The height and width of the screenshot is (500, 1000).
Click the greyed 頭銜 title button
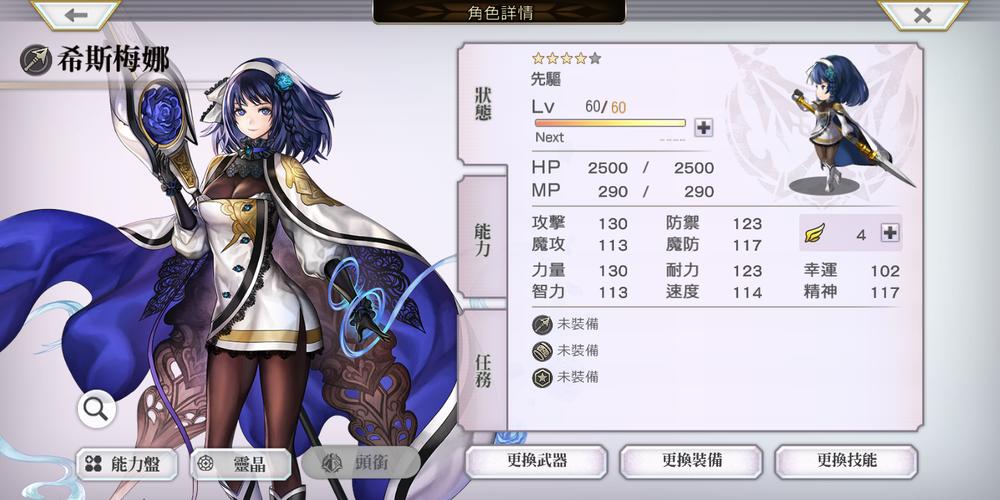click(356, 463)
